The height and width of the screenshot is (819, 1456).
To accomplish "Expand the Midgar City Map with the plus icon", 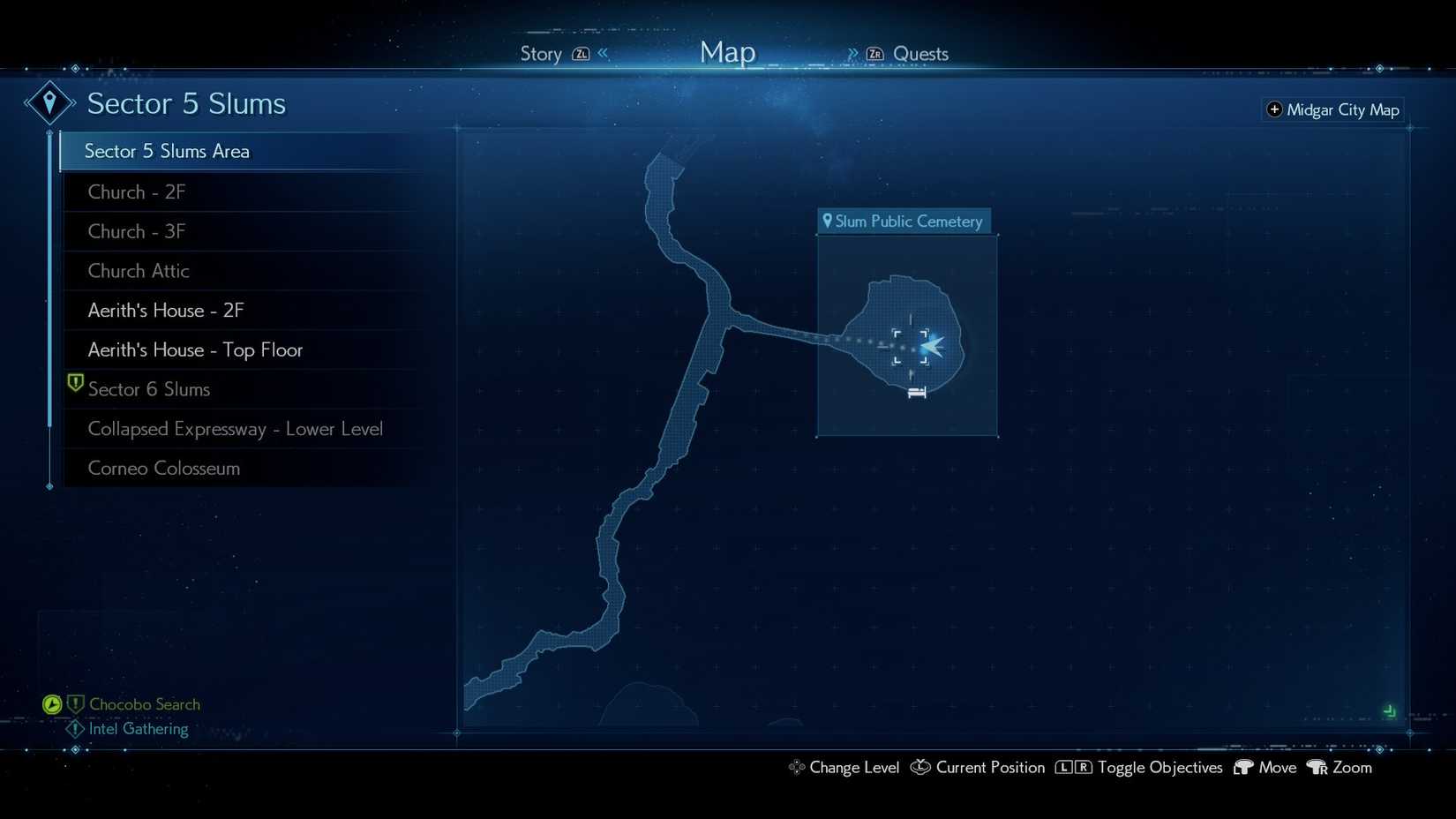I will click(x=1275, y=109).
